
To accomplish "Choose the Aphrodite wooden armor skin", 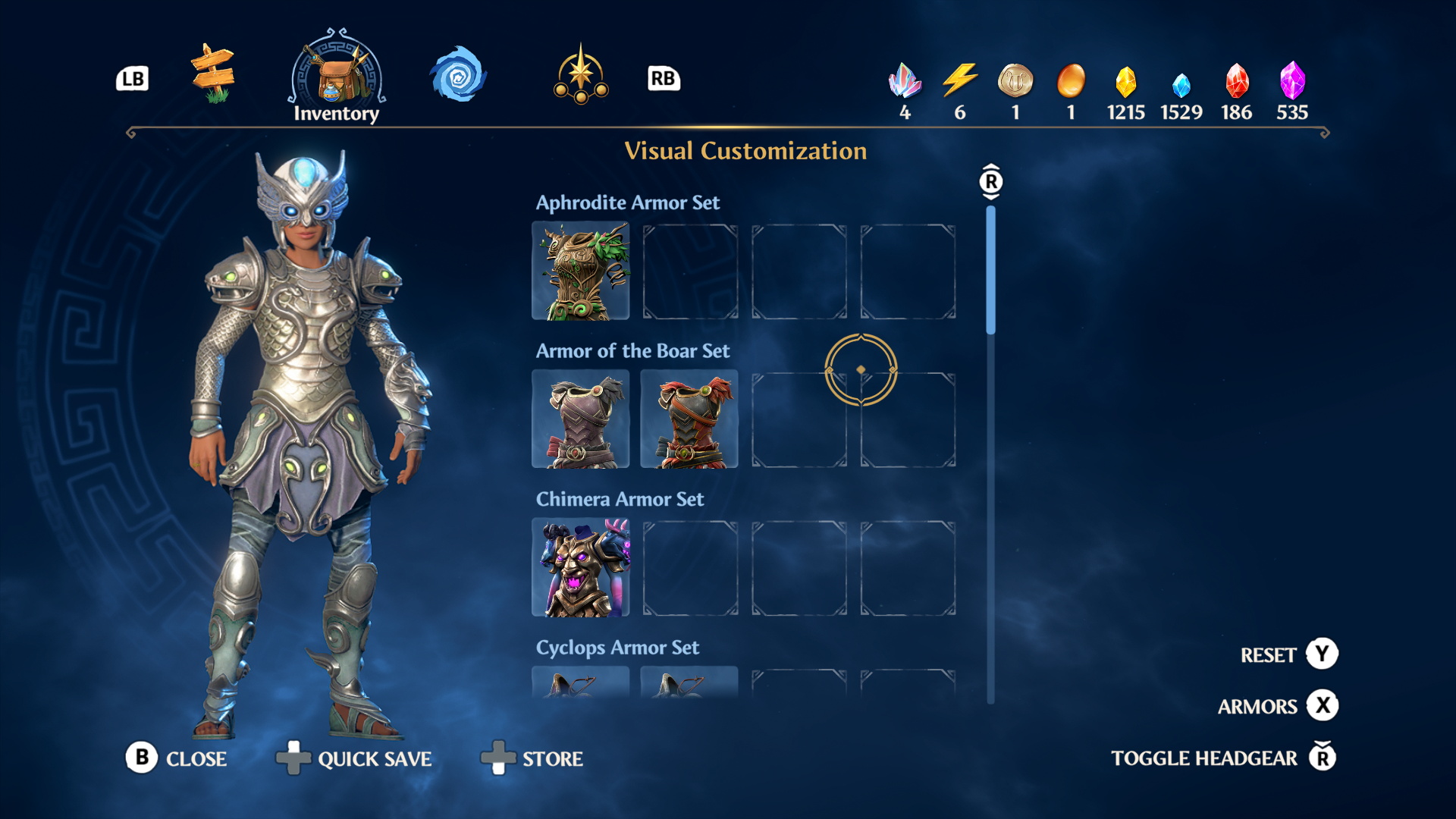I will 581,271.
